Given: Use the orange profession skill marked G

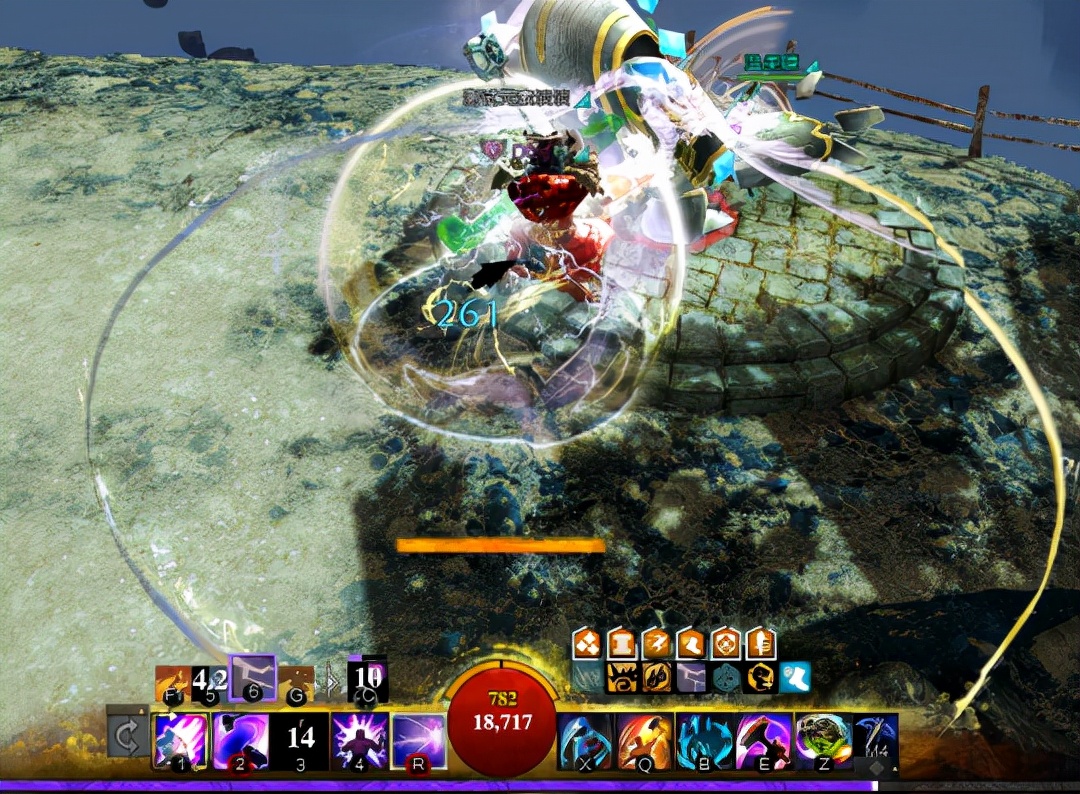Looking at the screenshot, I should [x=296, y=683].
